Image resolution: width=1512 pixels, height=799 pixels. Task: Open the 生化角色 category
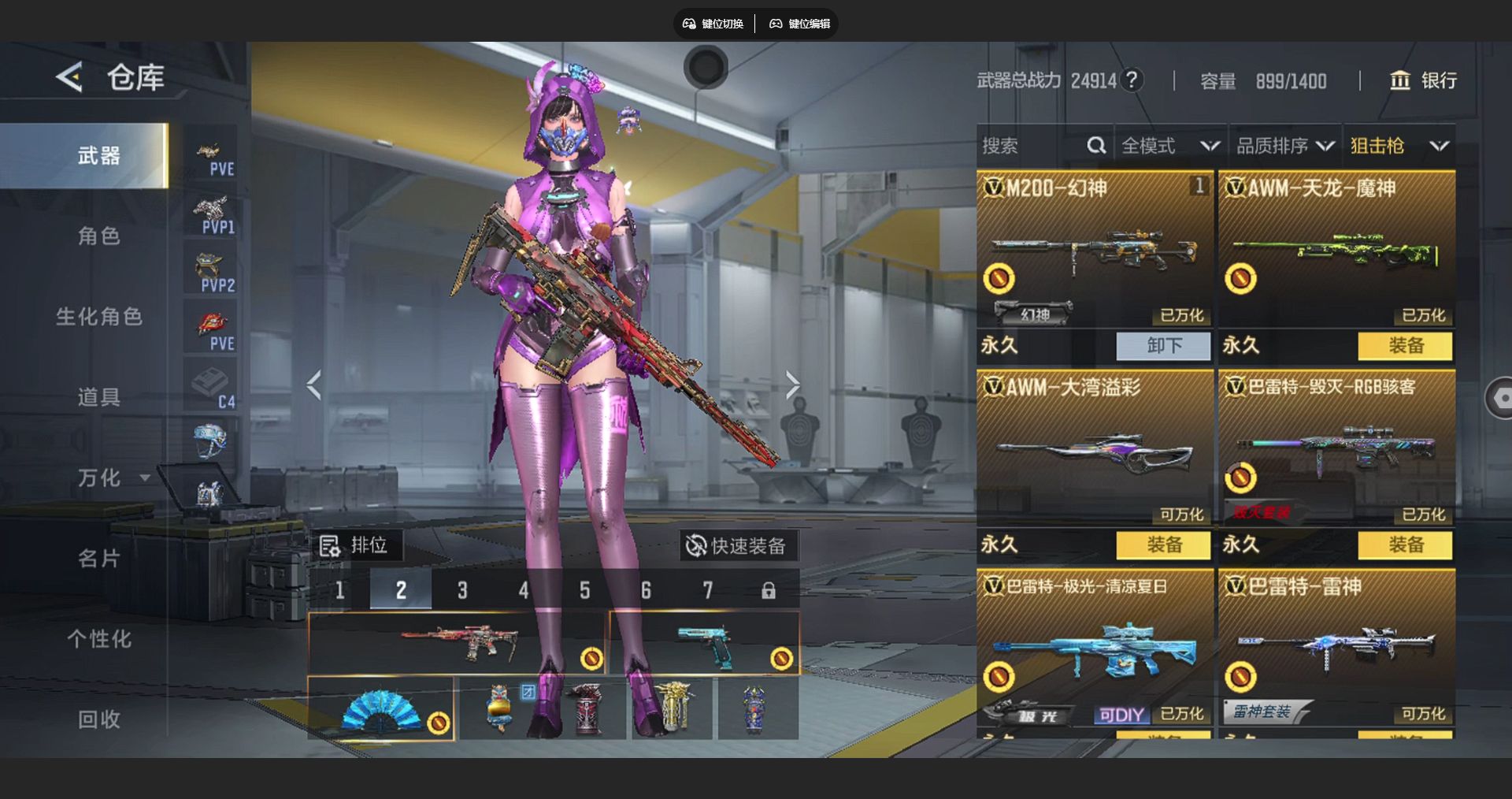pos(98,317)
